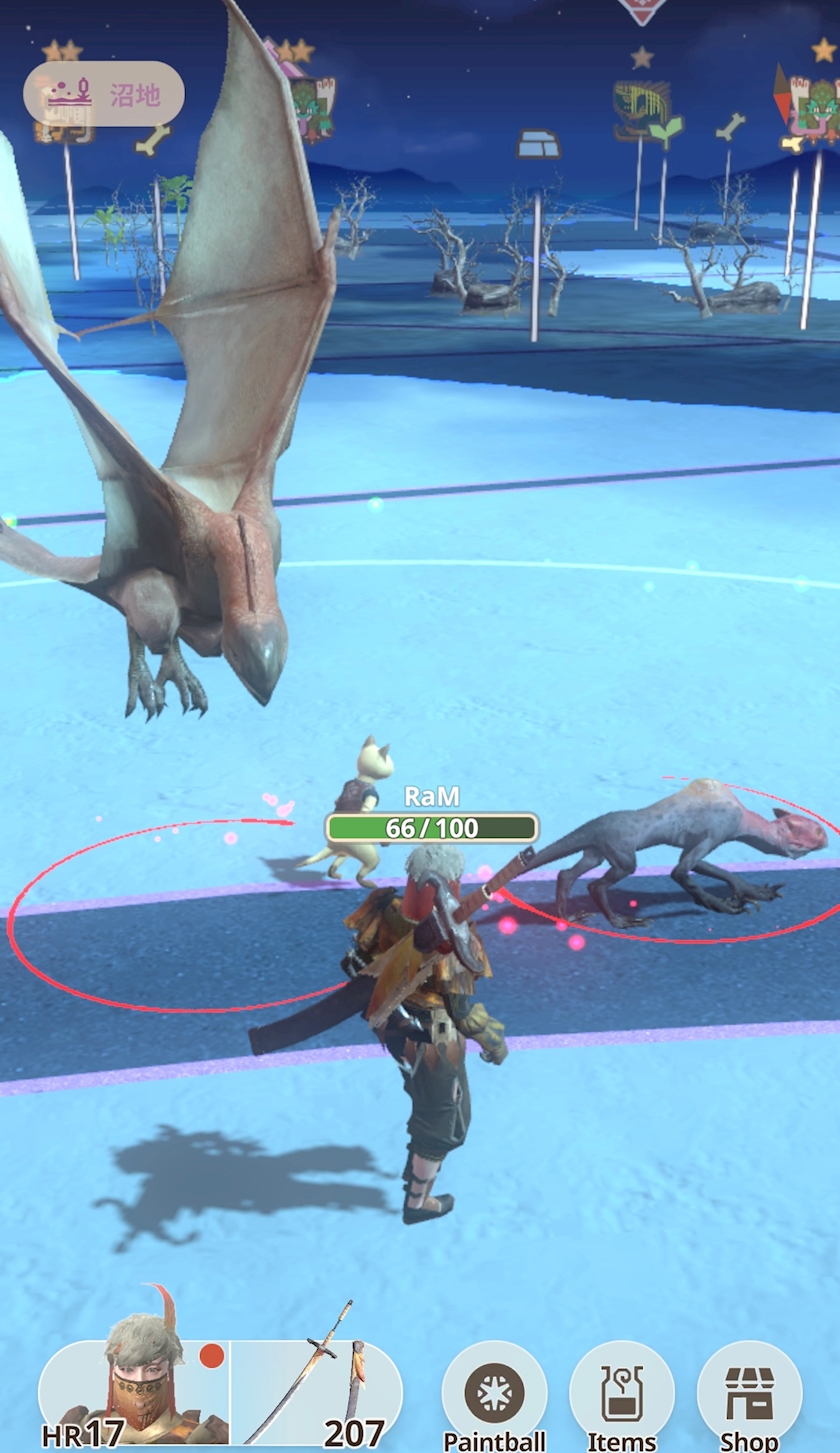Select the yellow one-star monster map marker
Image resolution: width=840 pixels, height=1453 pixels.
click(x=641, y=109)
